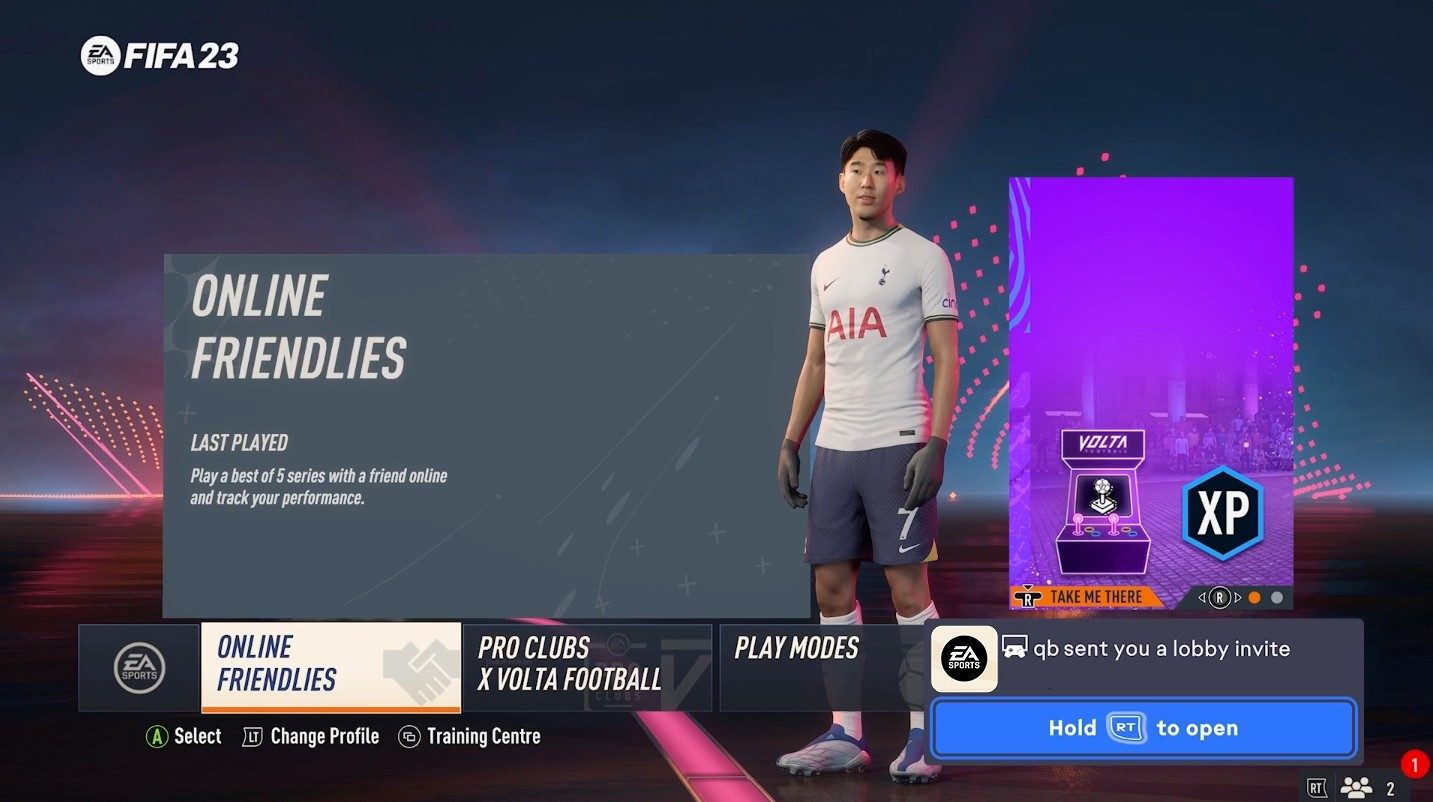This screenshot has height=802, width=1433.
Task: Select the Online Friendlies menu tile
Action: pos(330,666)
